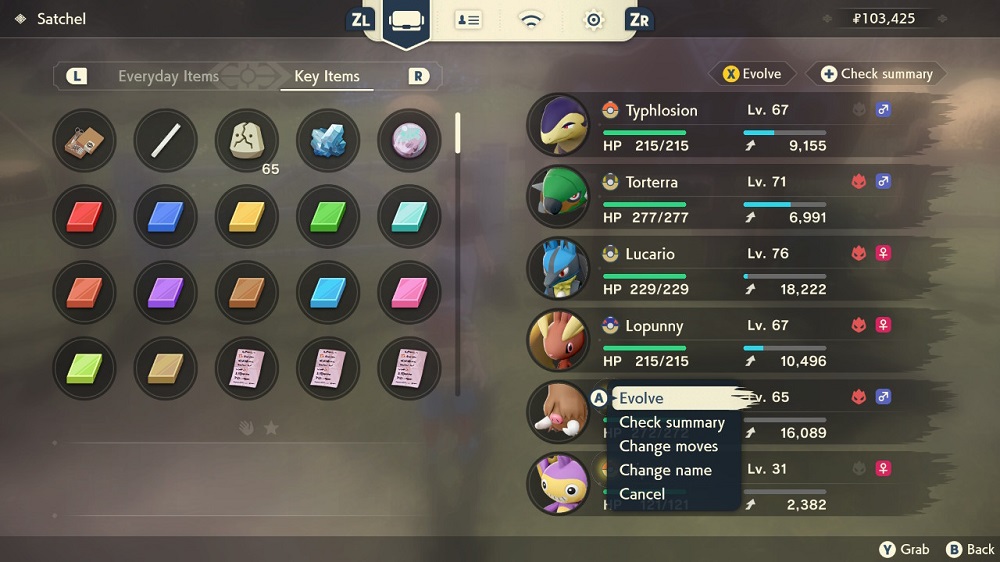This screenshot has width=1000, height=562.
Task: Pick Lucario from the party
Action: [x=650, y=254]
